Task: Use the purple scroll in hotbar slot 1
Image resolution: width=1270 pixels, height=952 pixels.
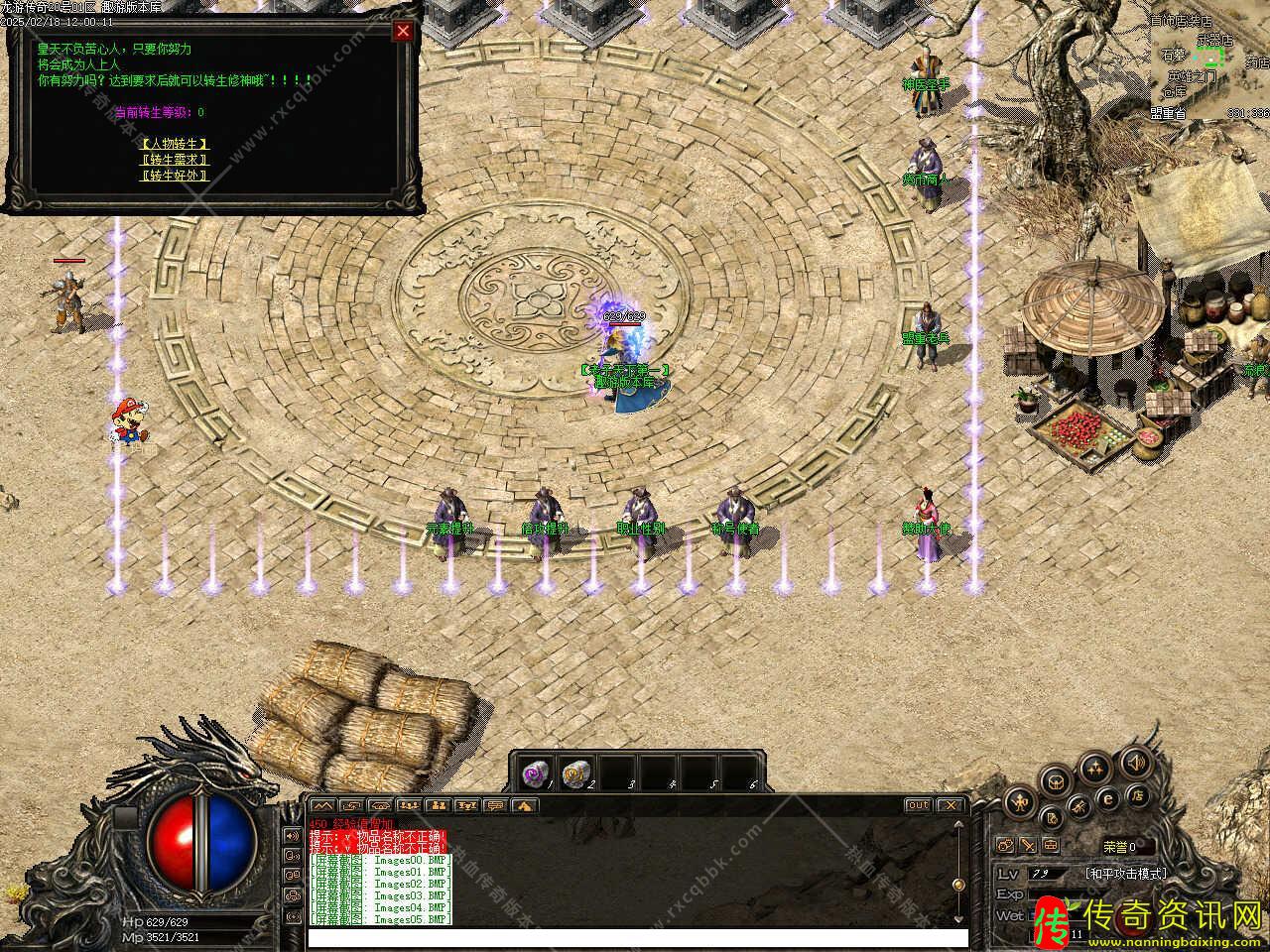Action: [536, 773]
